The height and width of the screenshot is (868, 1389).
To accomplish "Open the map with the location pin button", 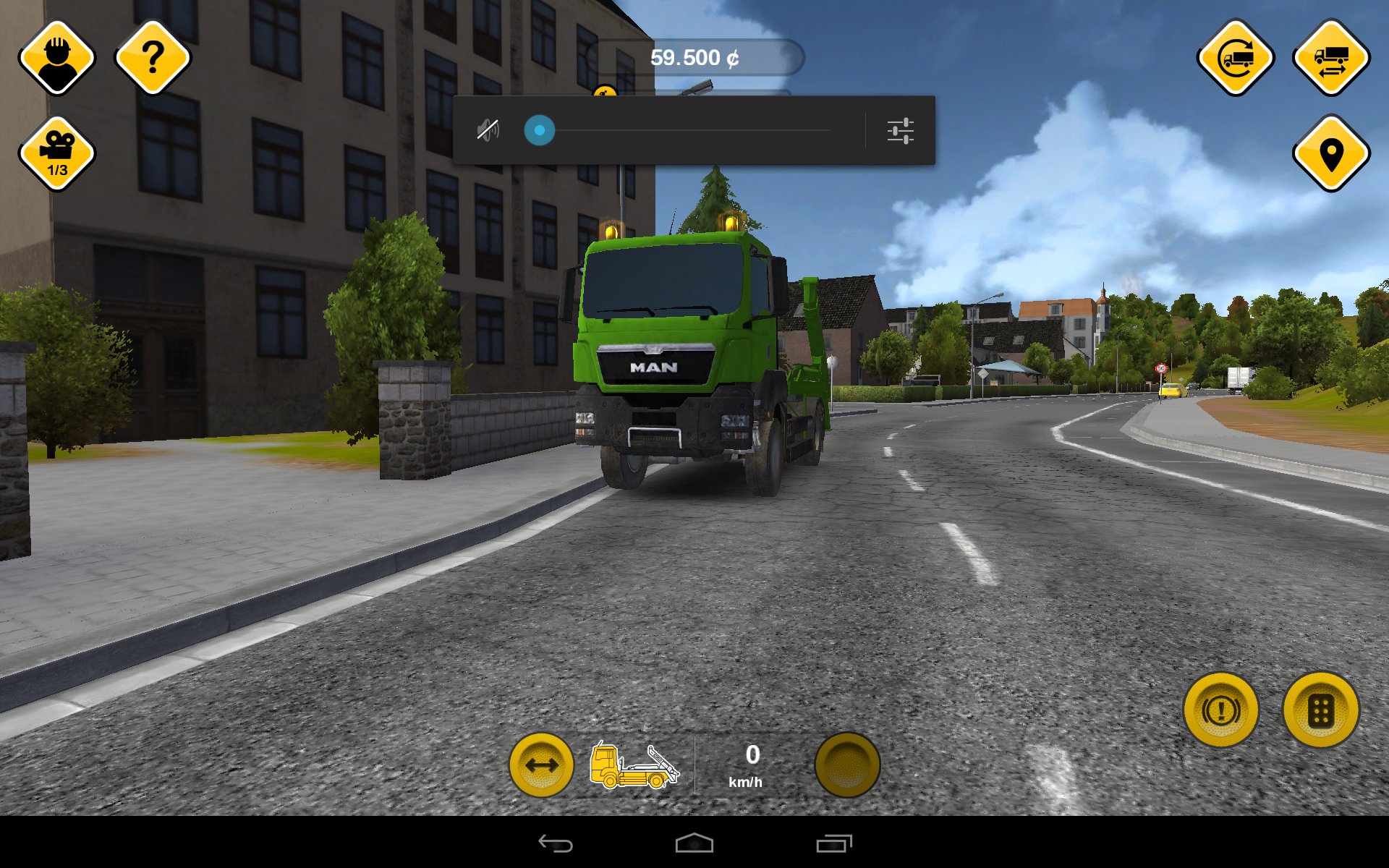I will [x=1331, y=153].
